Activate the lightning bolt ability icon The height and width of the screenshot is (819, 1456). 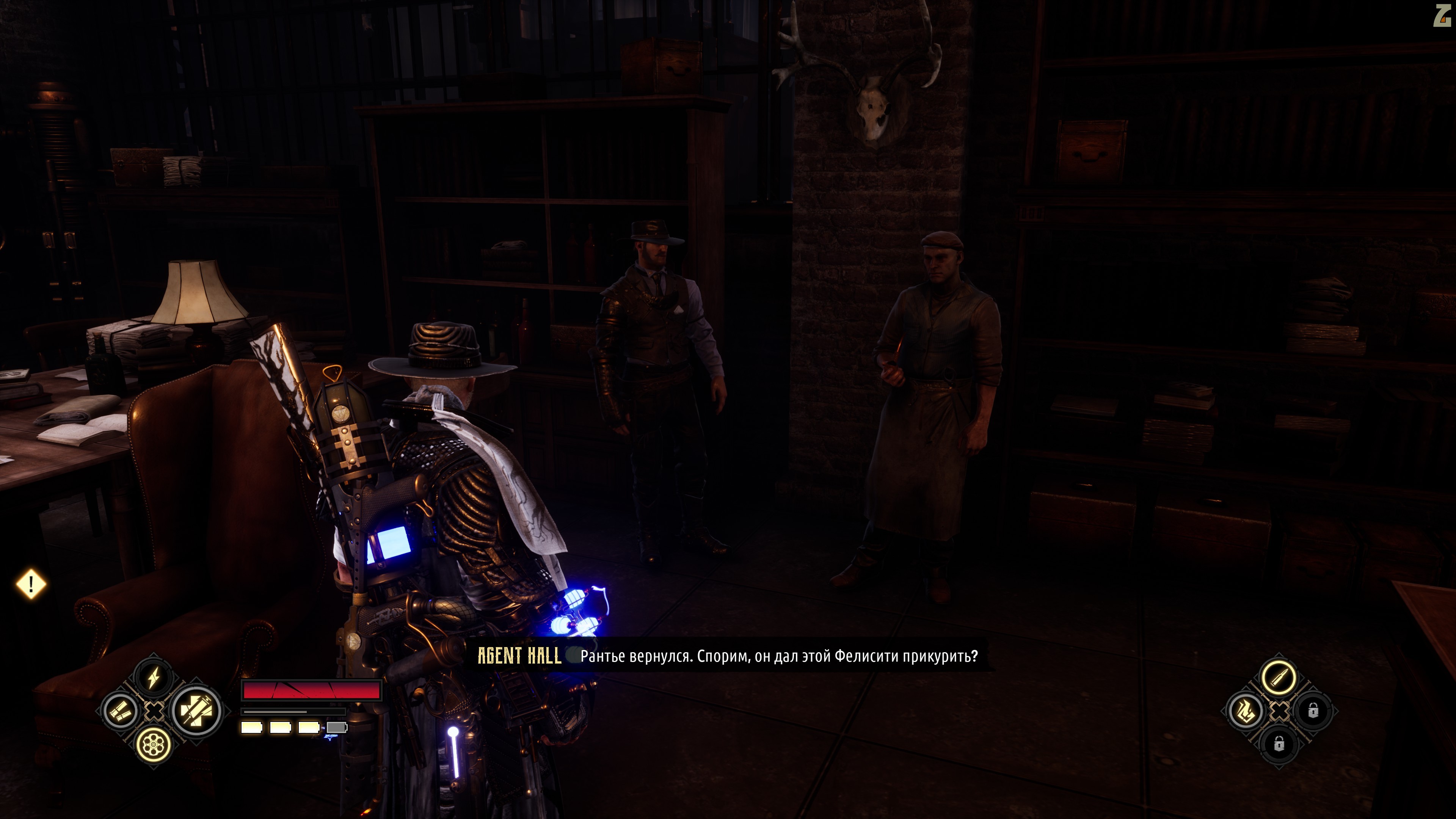153,677
